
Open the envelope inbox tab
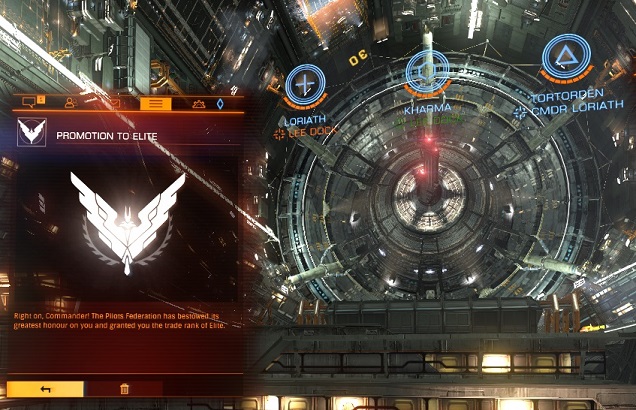point(114,102)
